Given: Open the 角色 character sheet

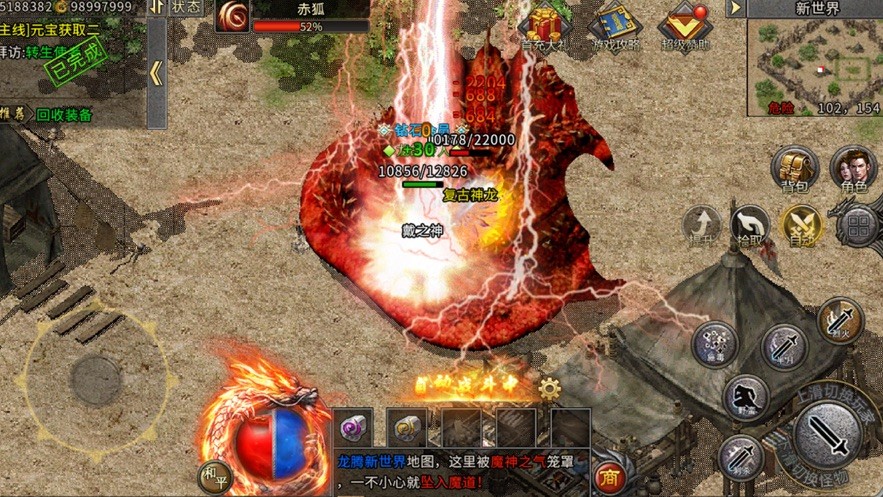Looking at the screenshot, I should (853, 170).
